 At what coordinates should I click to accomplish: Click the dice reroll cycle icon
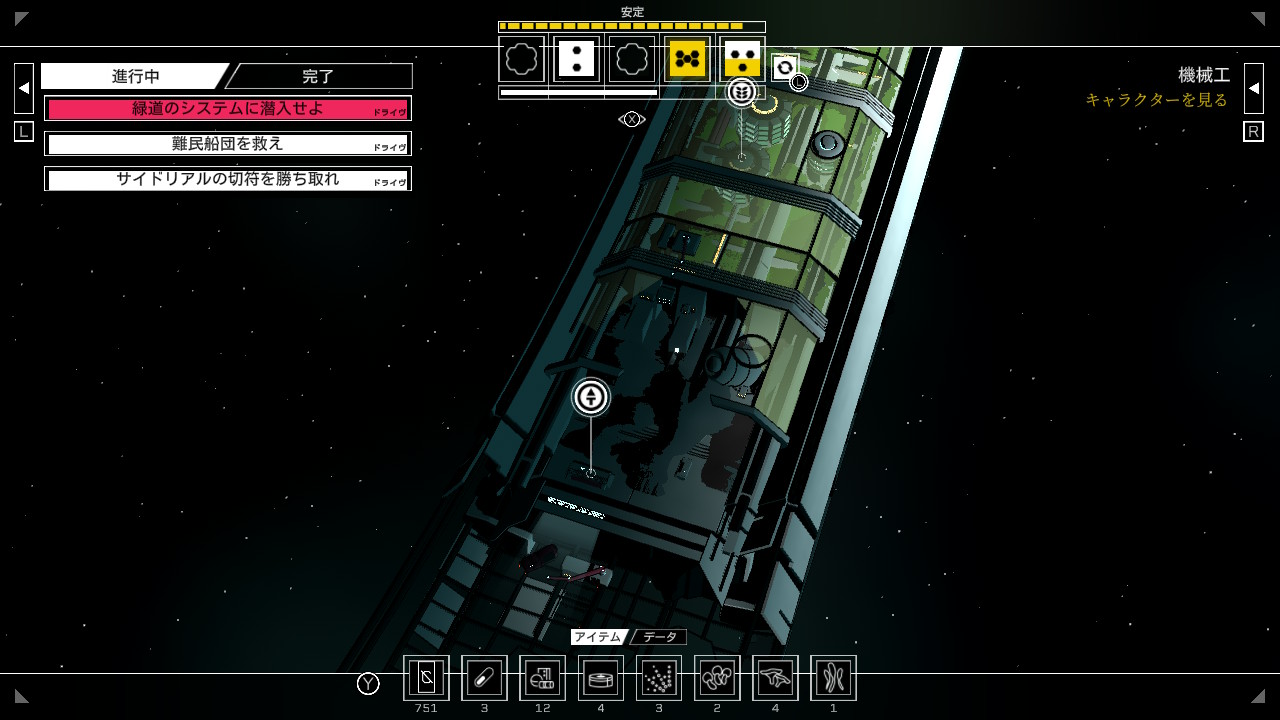click(785, 67)
